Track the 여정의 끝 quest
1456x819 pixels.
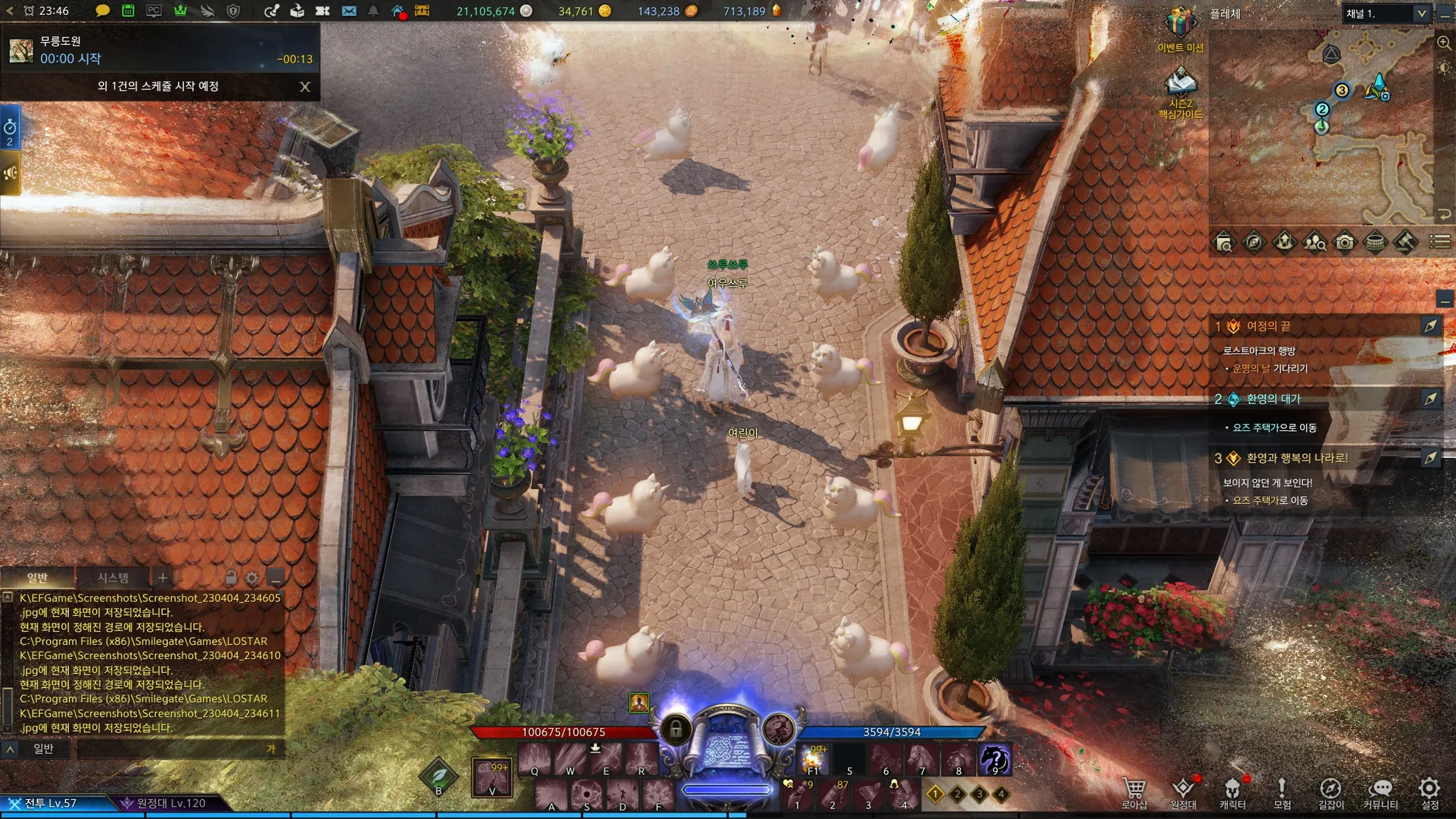pos(1430,326)
